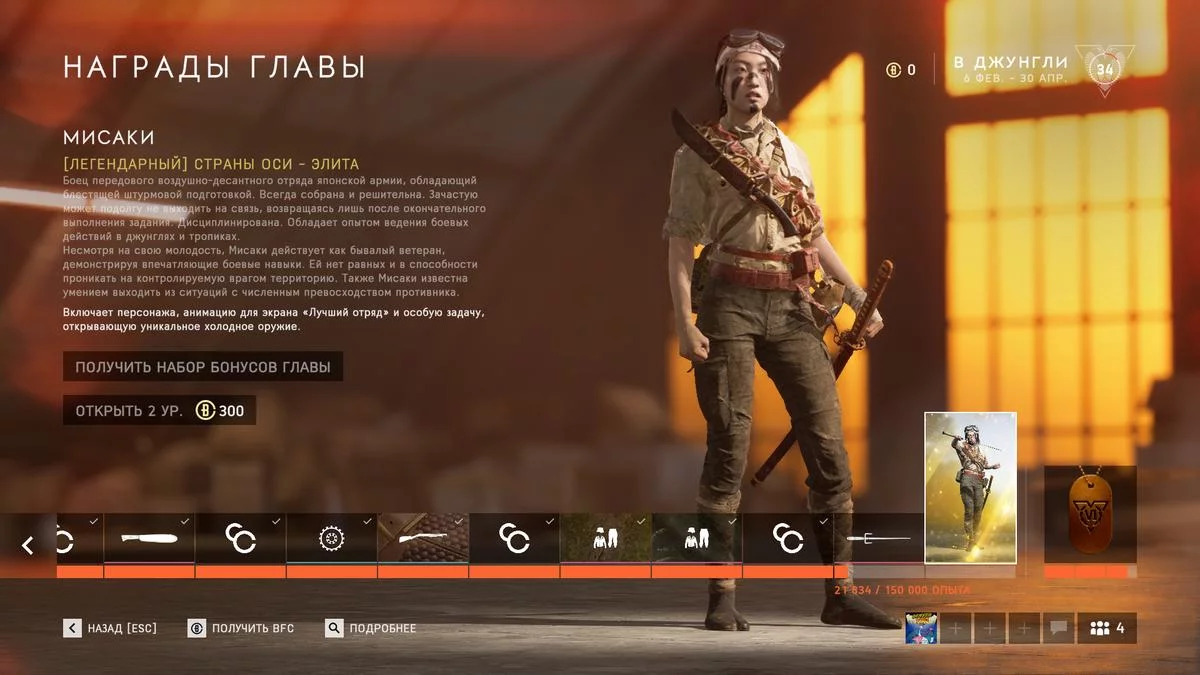Image resolution: width=1200 pixels, height=675 pixels.
Task: Go back with the 'Назад' button
Action: click(x=111, y=628)
